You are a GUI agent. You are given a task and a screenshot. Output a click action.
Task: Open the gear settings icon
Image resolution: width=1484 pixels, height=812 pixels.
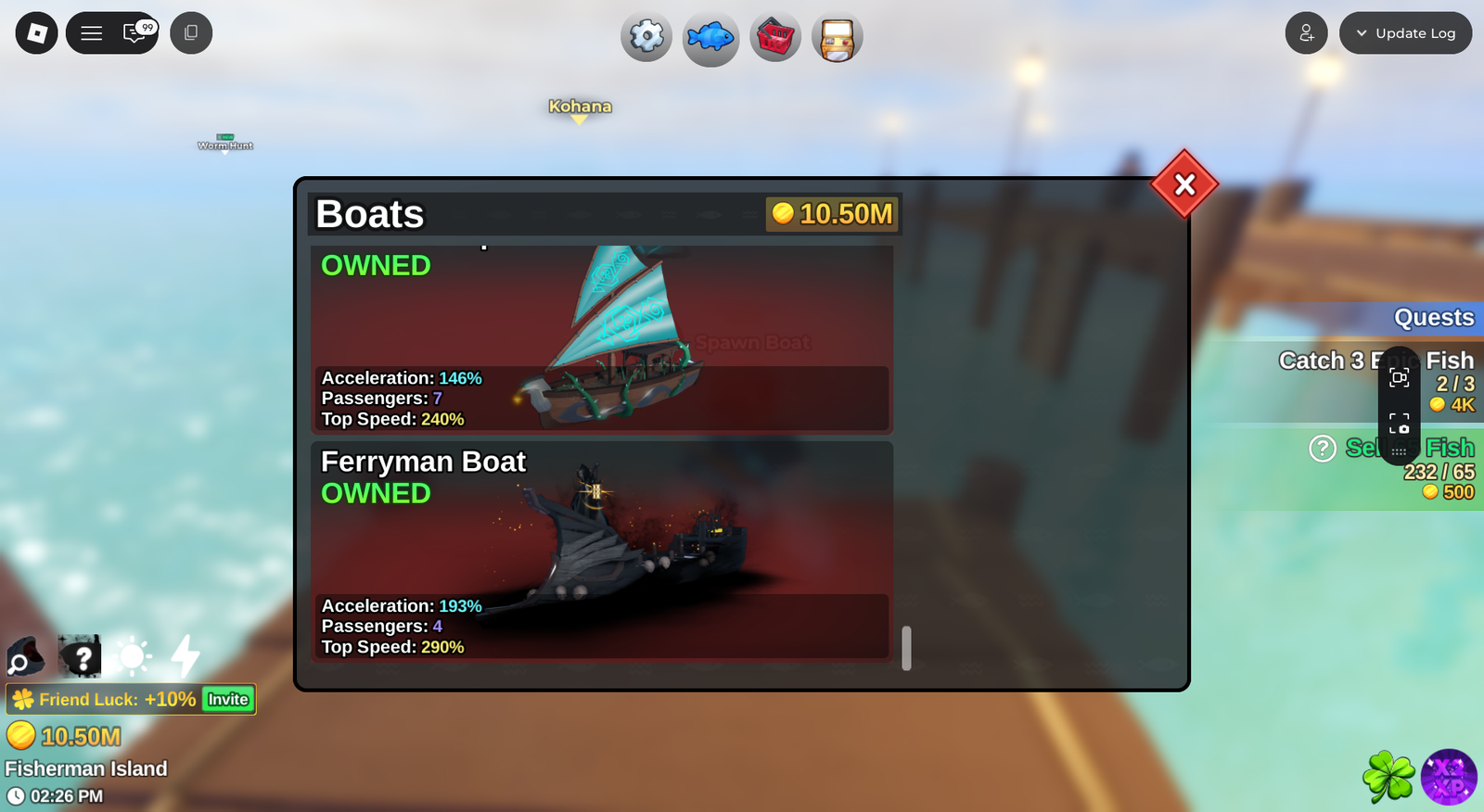coord(646,37)
